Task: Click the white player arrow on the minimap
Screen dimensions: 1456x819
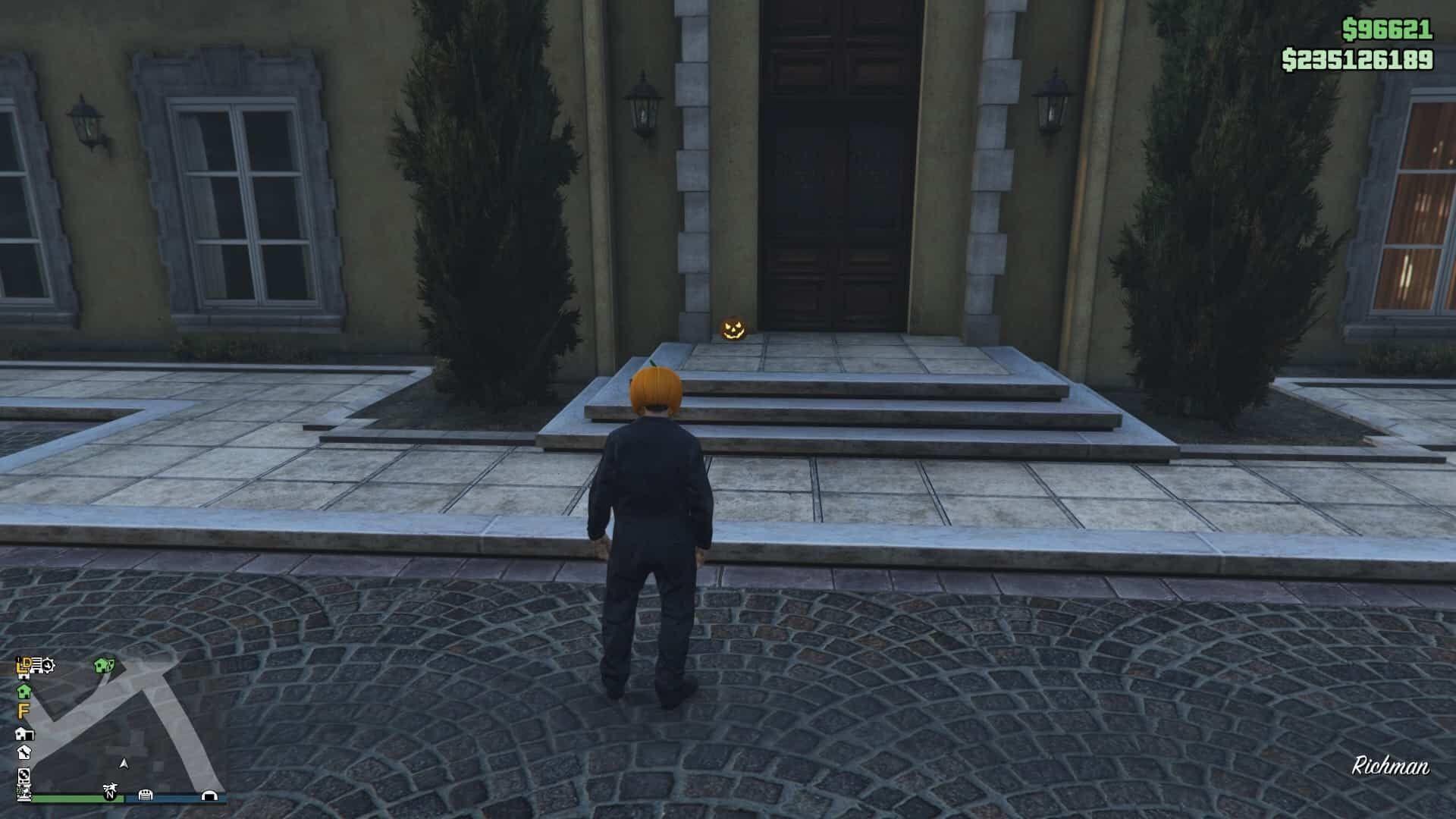Action: pos(124,764)
